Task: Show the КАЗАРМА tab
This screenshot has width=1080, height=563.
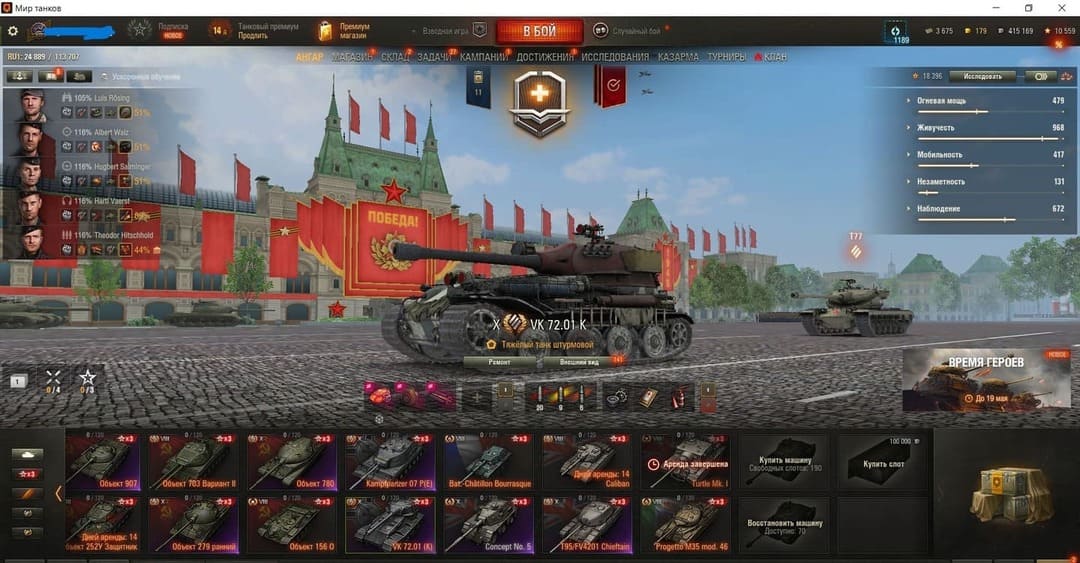Action: tap(678, 57)
